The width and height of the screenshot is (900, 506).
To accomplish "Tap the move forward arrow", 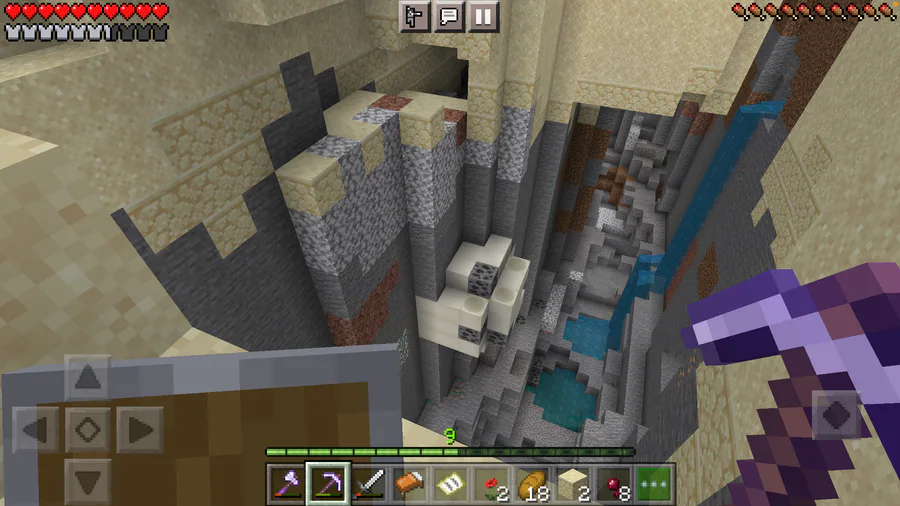I will tap(88, 379).
